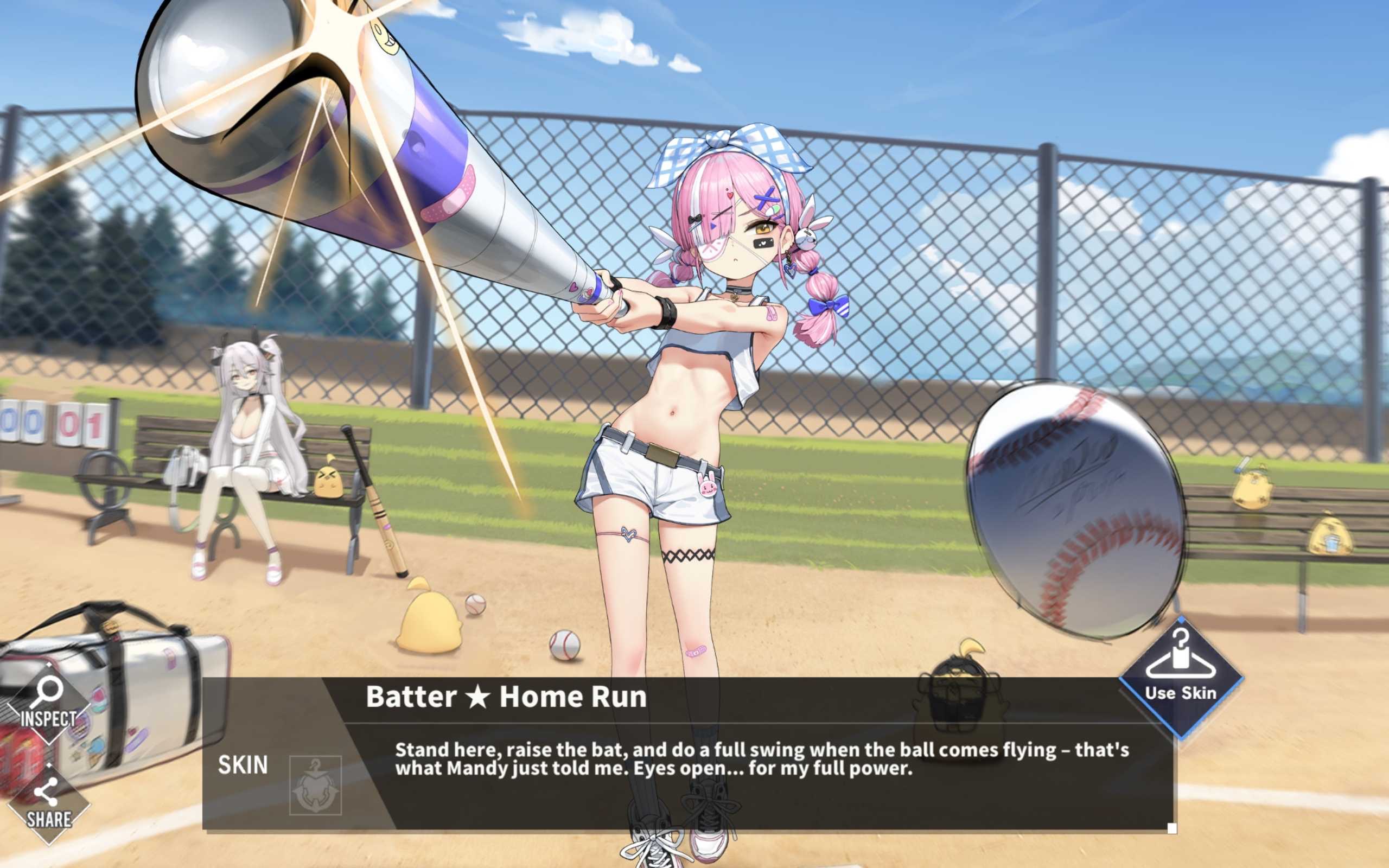This screenshot has width=1389, height=868.
Task: Select the skin hanger emblem thumbnail
Action: point(315,785)
